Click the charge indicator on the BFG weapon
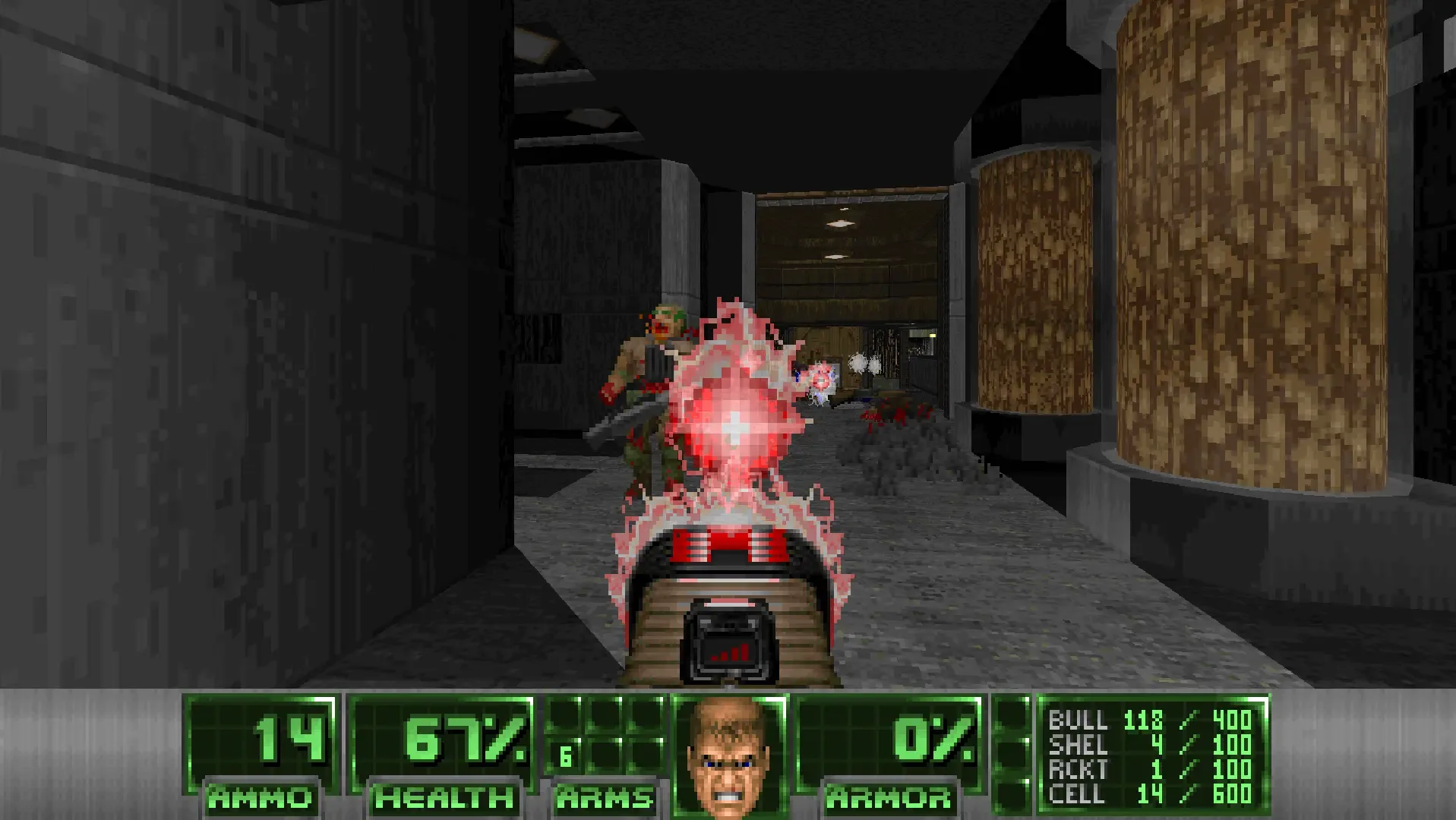Screen dimensions: 1456x820 (x=731, y=653)
